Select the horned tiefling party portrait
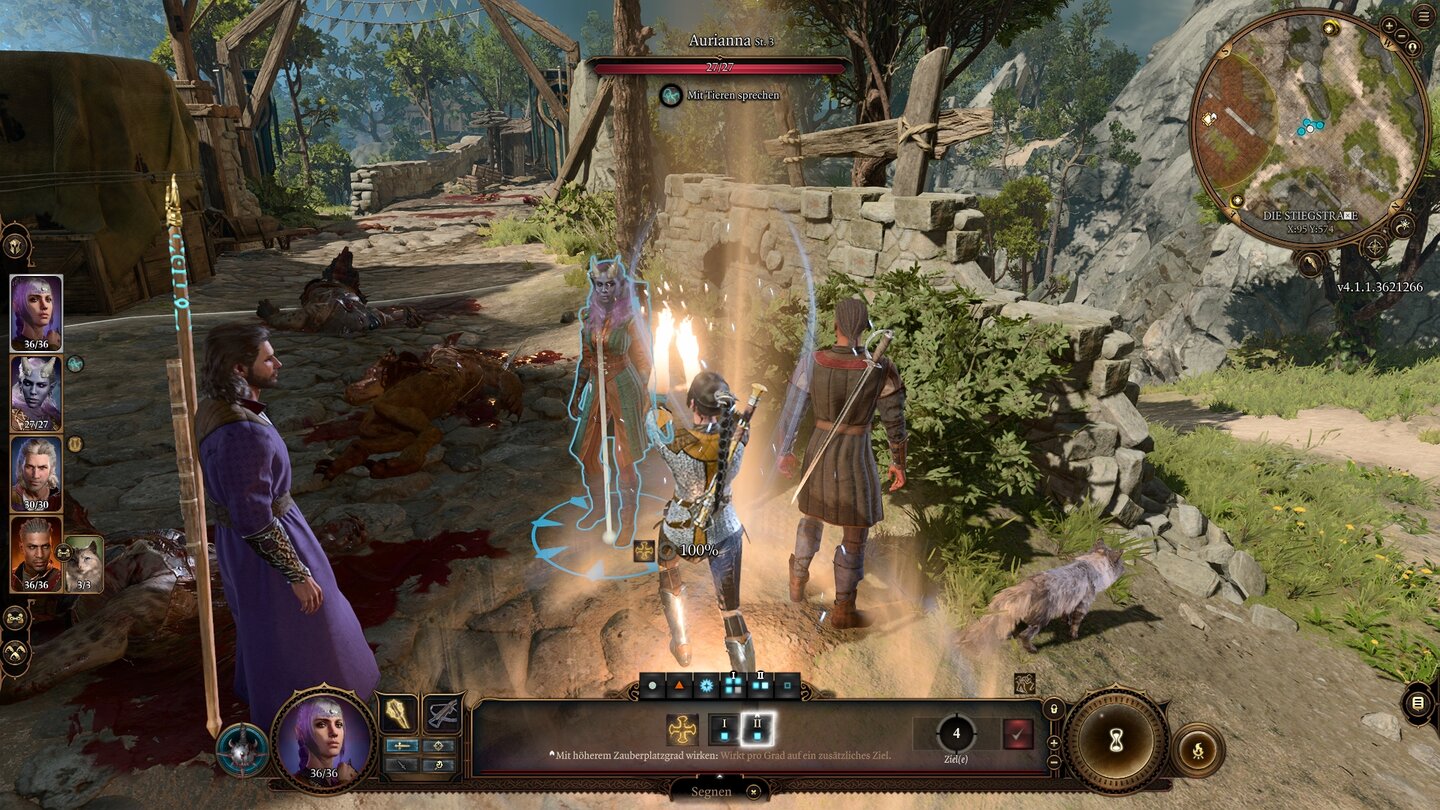This screenshot has width=1440, height=810. click(x=36, y=388)
